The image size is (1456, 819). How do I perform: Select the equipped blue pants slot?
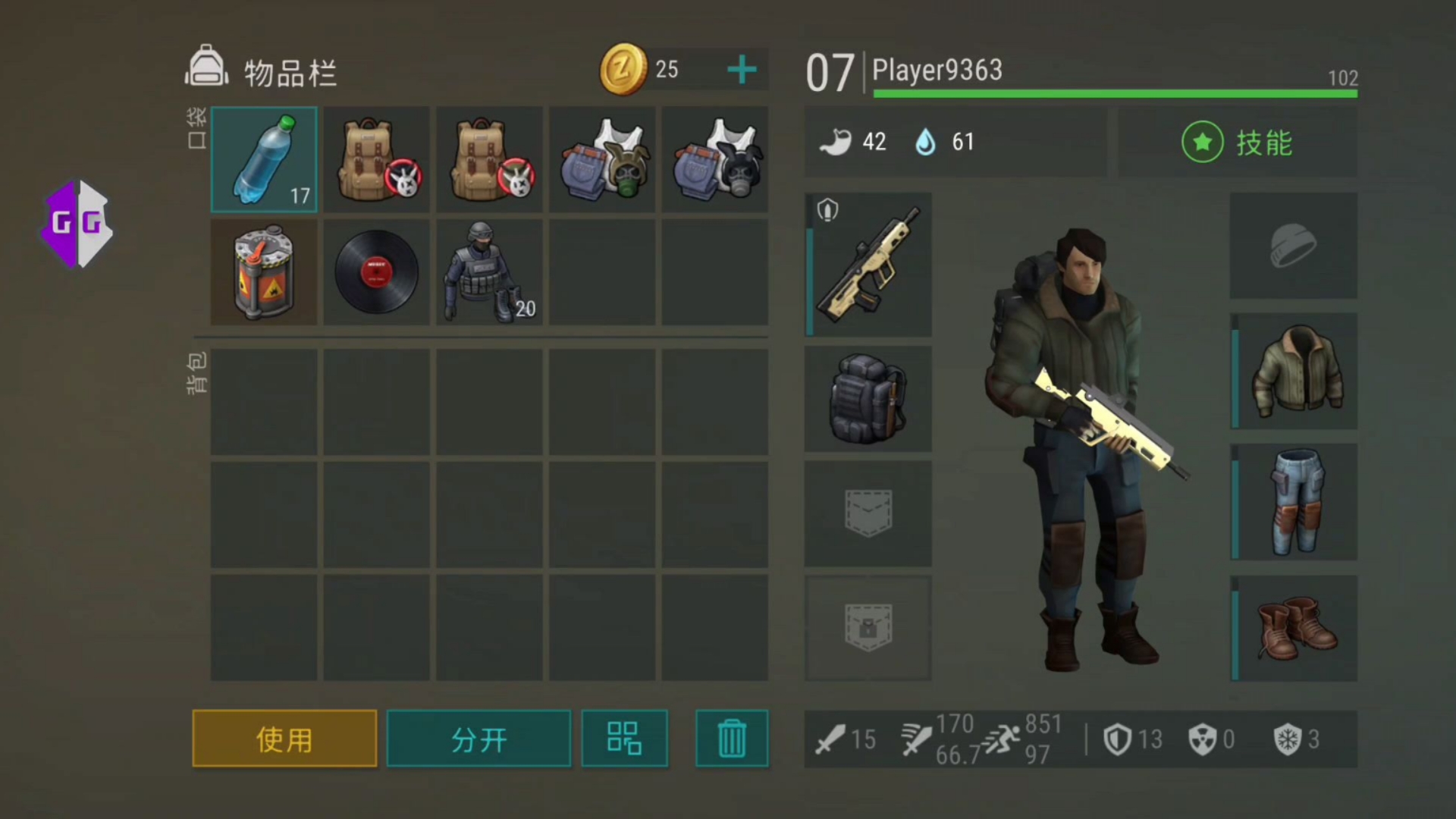tap(1294, 502)
